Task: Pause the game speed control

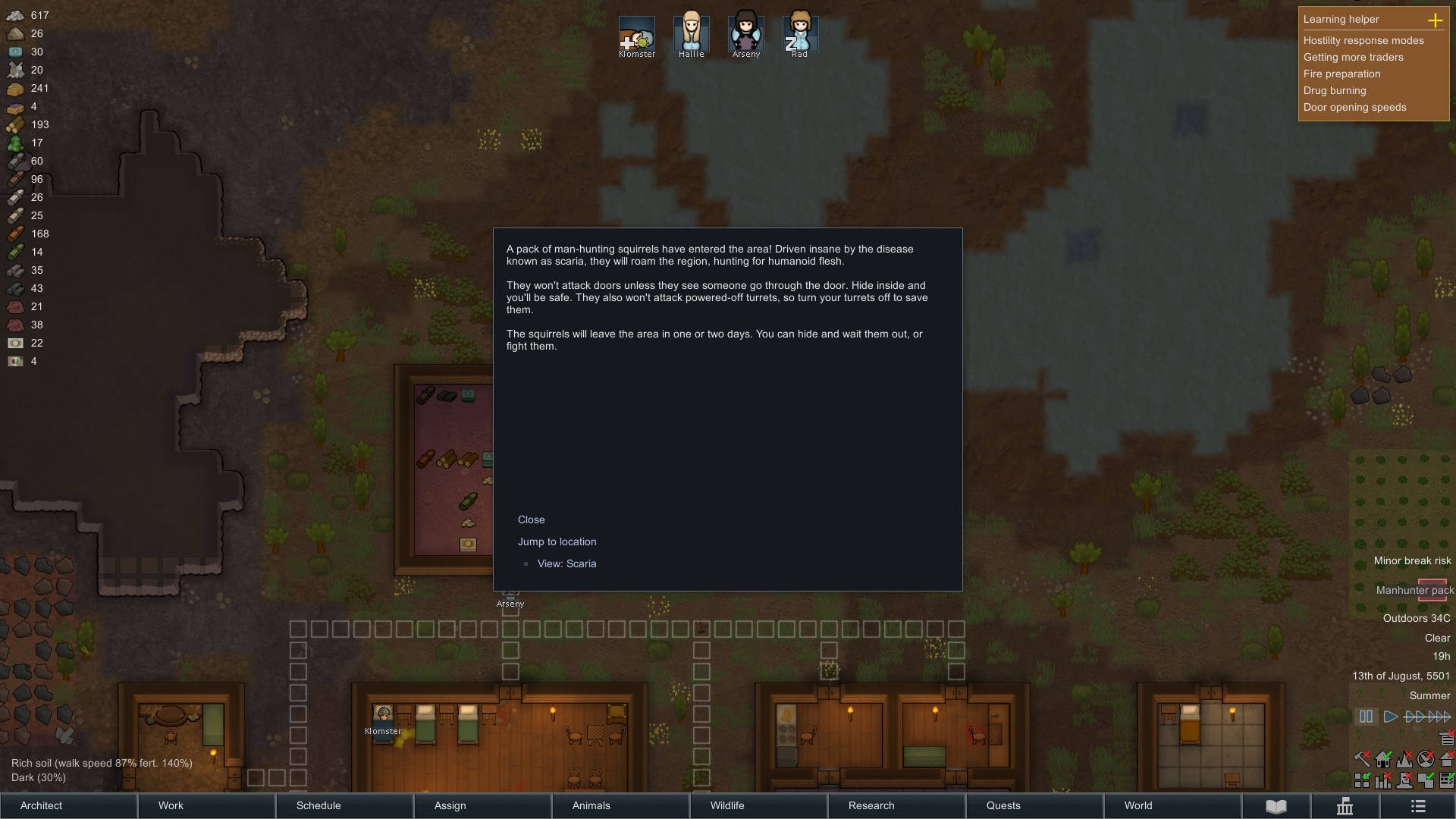Action: [1366, 717]
